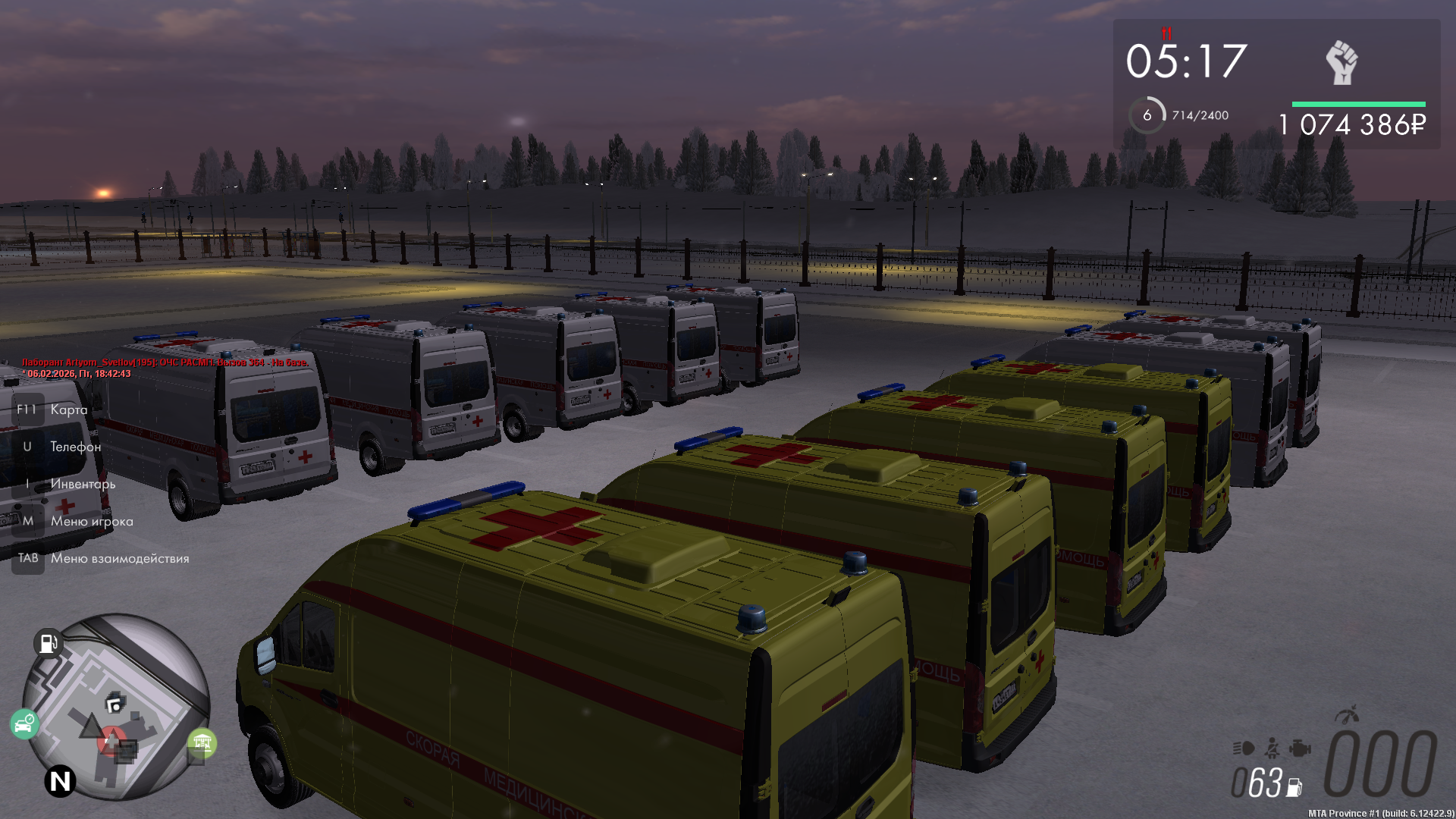
Task: Click the cruise control gauge icon
Action: [x=1347, y=715]
